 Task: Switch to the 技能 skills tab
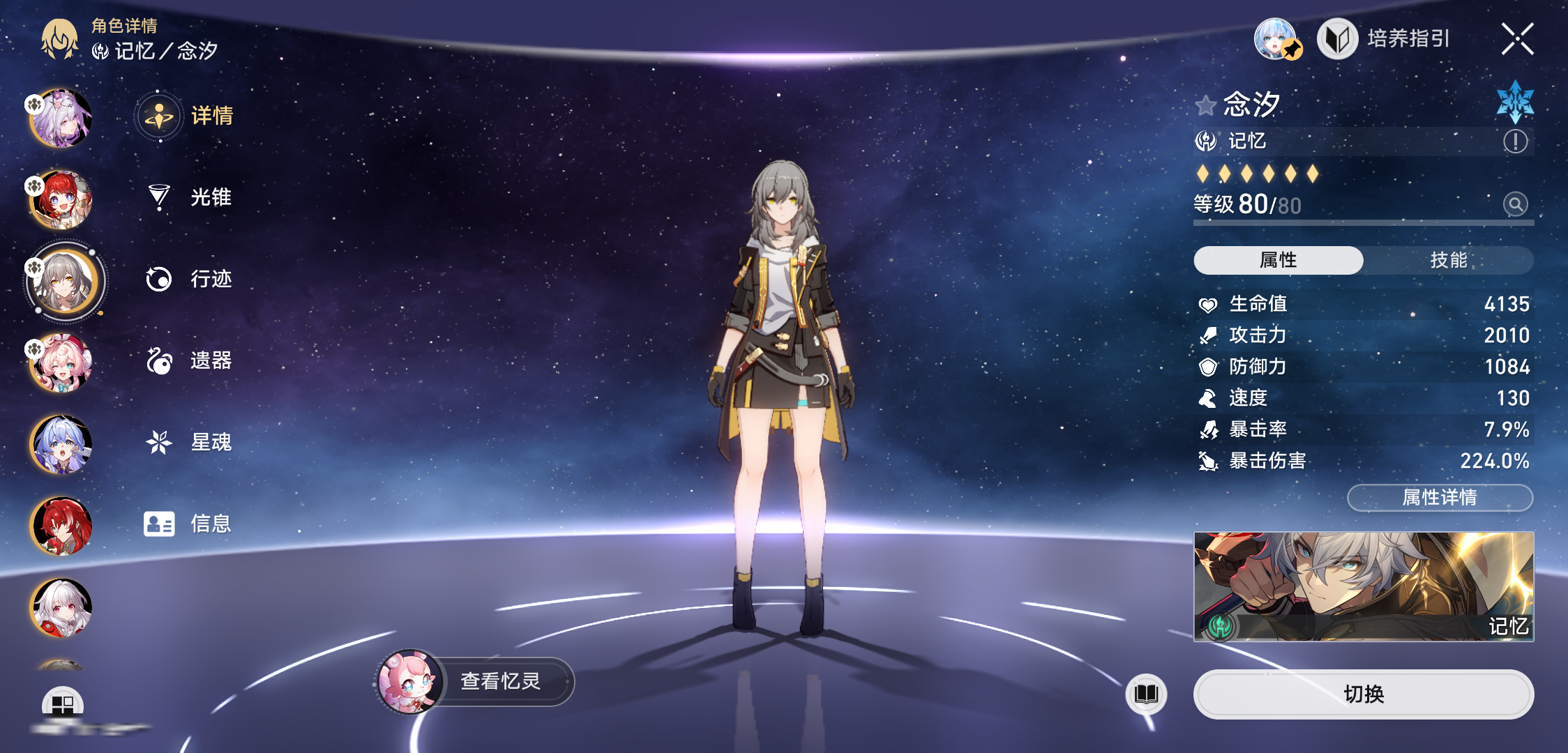click(x=1448, y=260)
